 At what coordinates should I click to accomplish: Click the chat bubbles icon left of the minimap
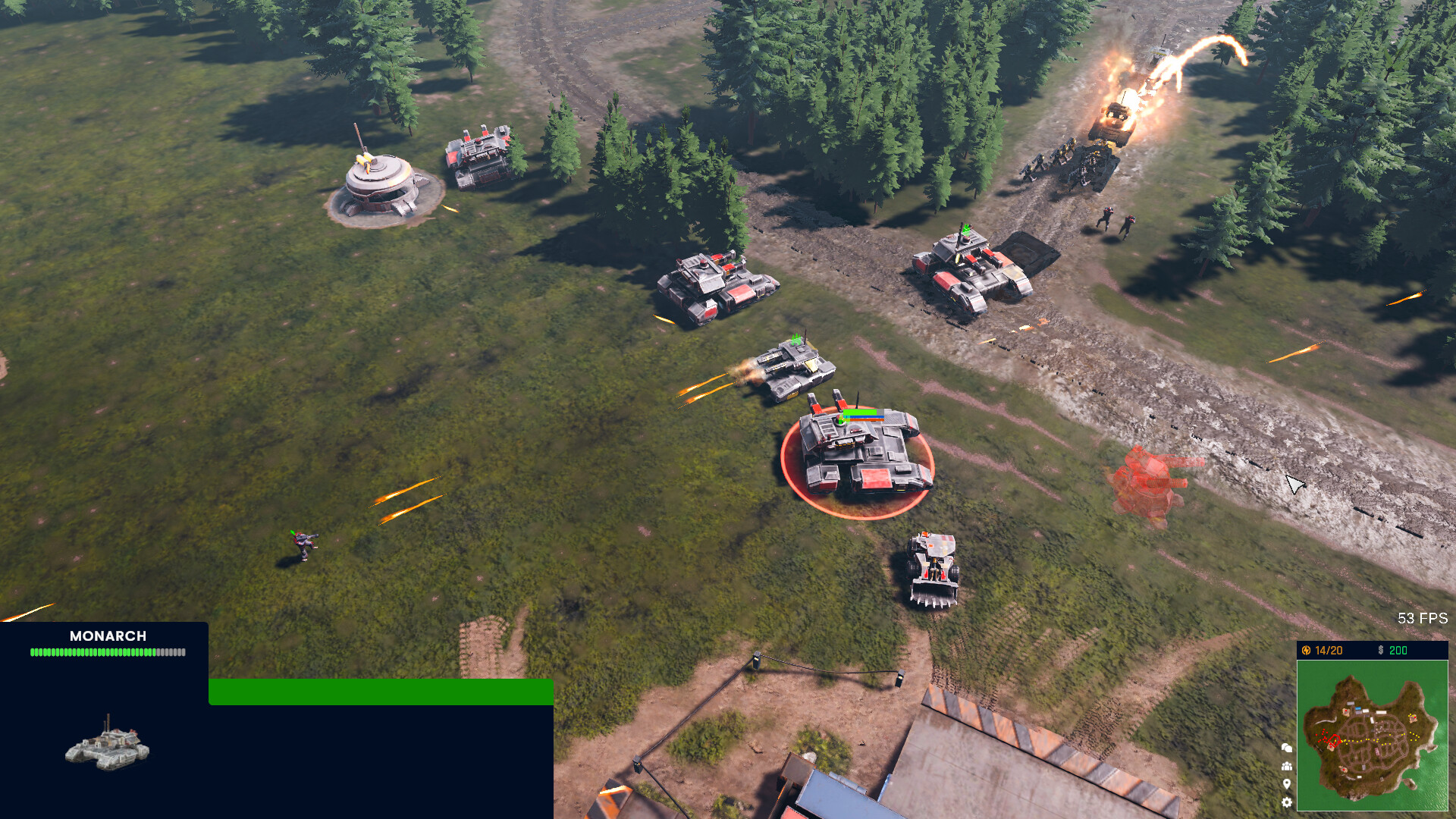coord(1287,748)
